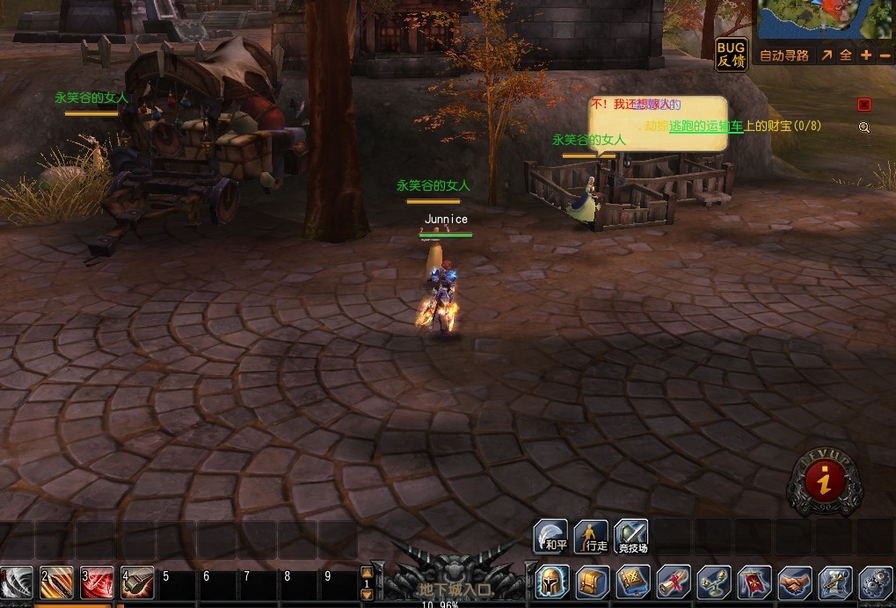This screenshot has width=896, height=608.
Task: Zoom in the minimap with plus button
Action: tap(866, 56)
